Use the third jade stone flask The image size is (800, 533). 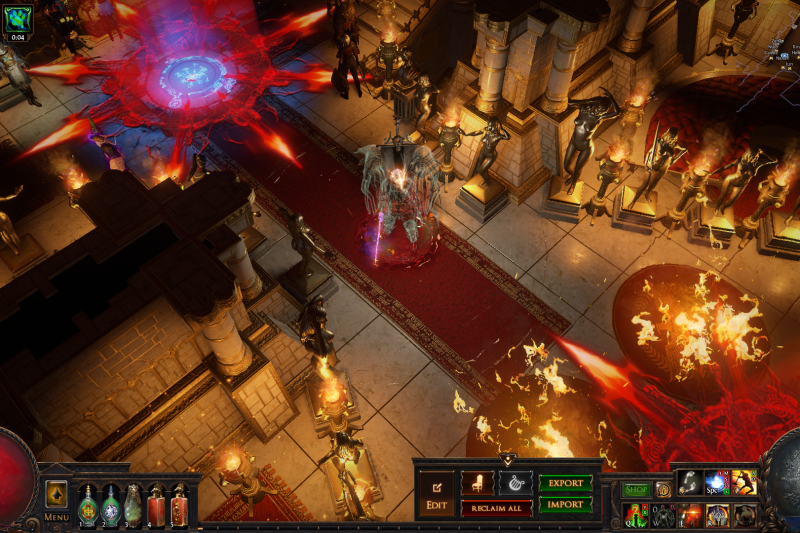(133, 506)
